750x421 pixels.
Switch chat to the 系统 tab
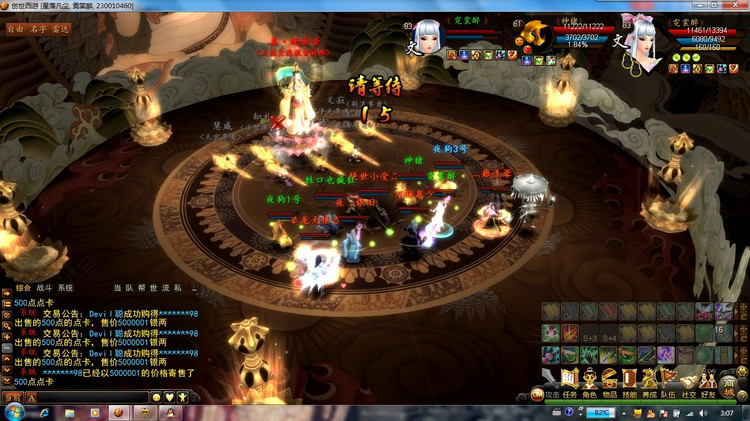point(65,288)
